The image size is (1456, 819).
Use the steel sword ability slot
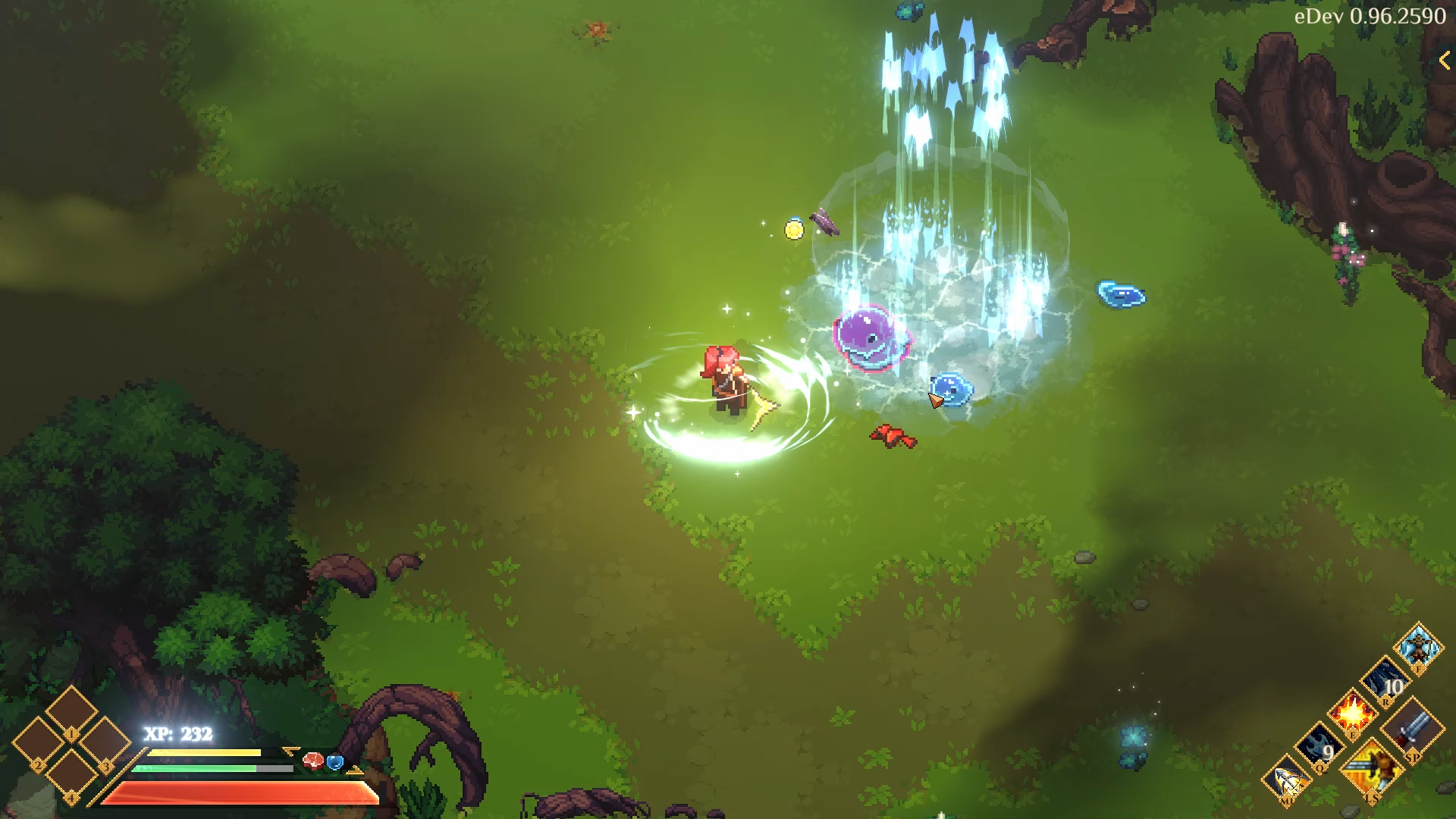(x=1412, y=730)
